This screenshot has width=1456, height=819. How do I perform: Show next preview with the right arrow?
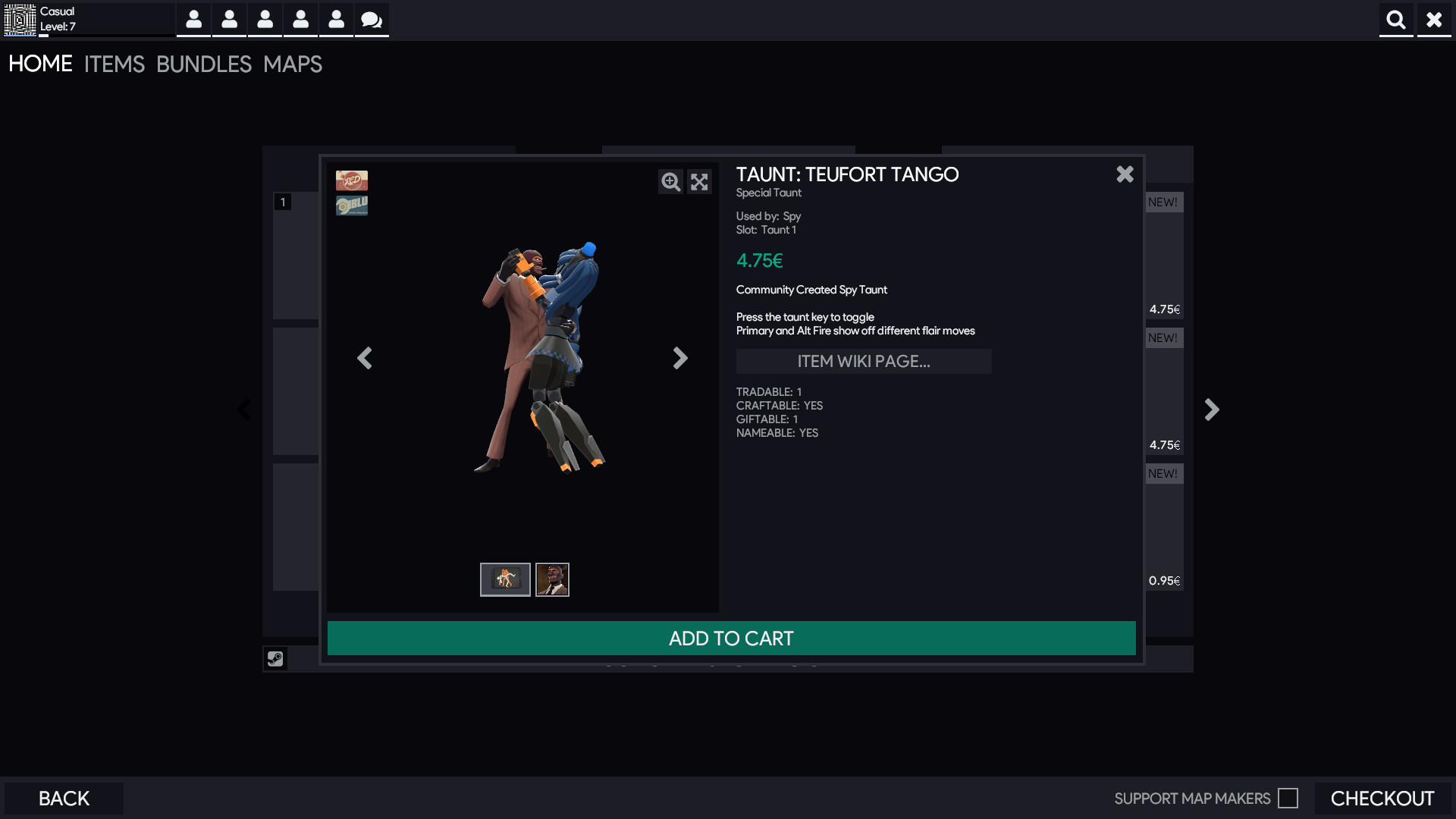point(680,358)
